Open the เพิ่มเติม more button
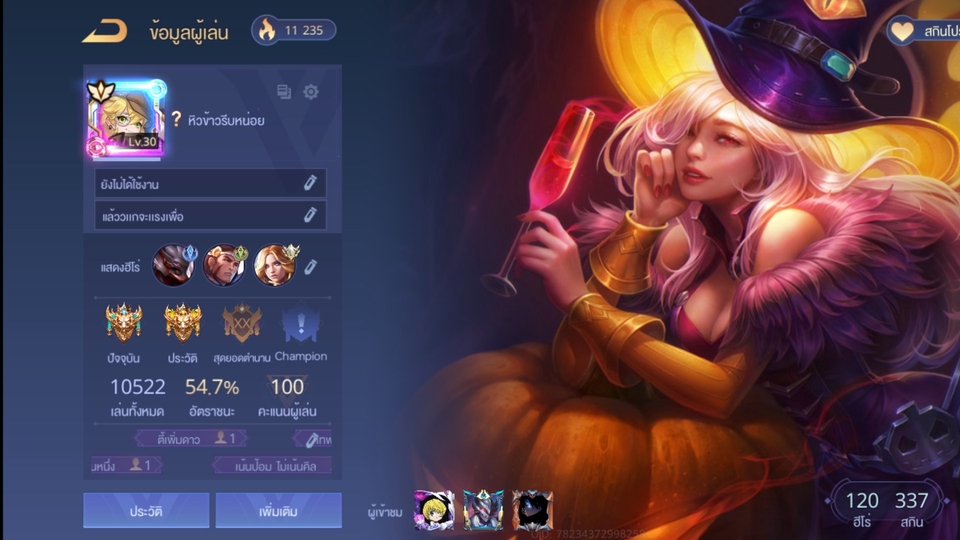960x540 pixels. [x=278, y=510]
